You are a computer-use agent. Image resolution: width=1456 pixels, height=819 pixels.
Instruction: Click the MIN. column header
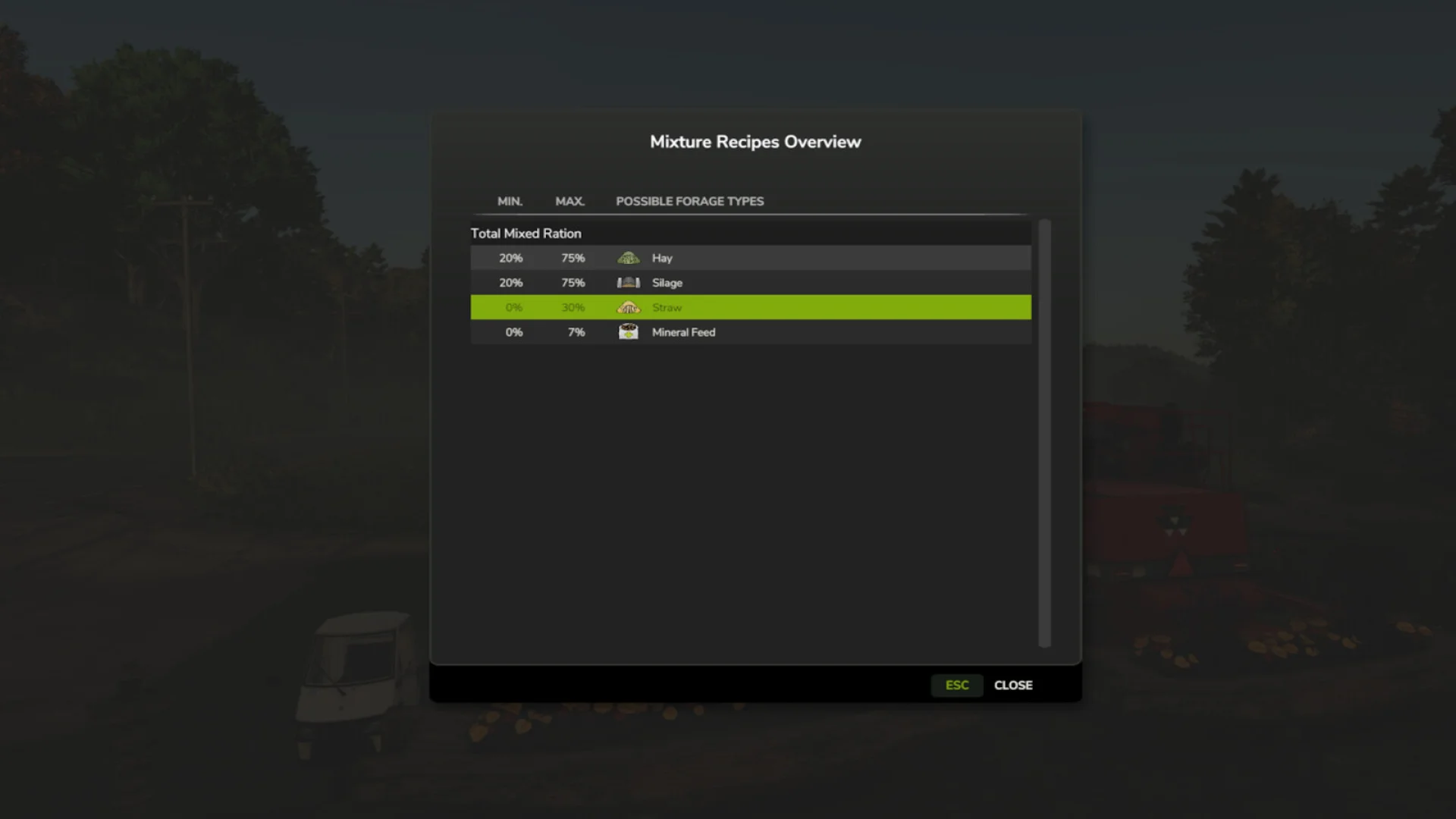coord(509,201)
